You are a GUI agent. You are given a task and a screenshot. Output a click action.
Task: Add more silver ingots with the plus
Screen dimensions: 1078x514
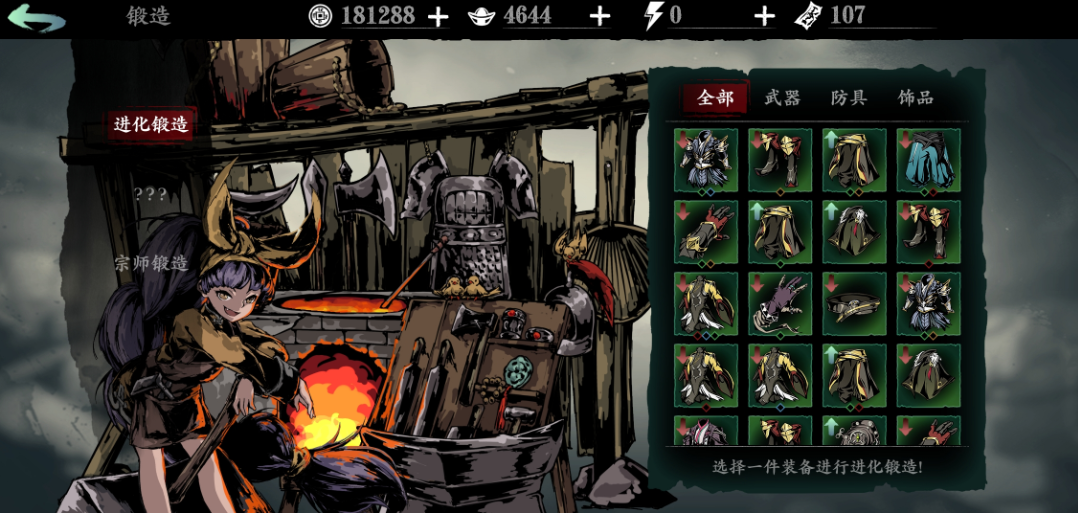point(599,16)
